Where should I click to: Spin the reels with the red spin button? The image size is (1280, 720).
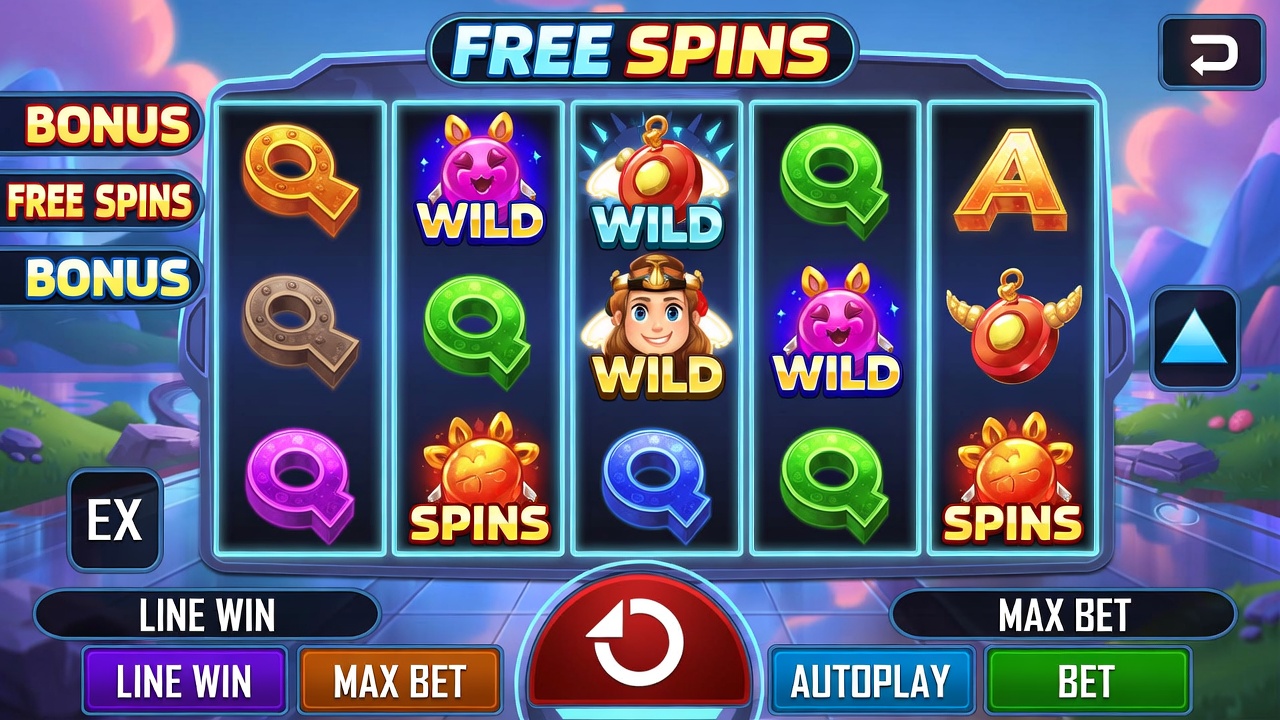point(638,643)
